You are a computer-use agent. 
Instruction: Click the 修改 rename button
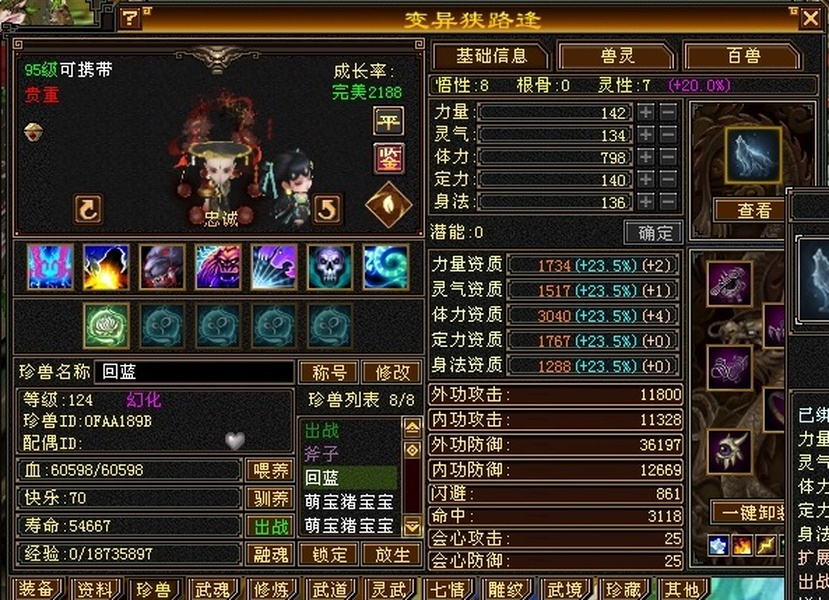pos(391,372)
